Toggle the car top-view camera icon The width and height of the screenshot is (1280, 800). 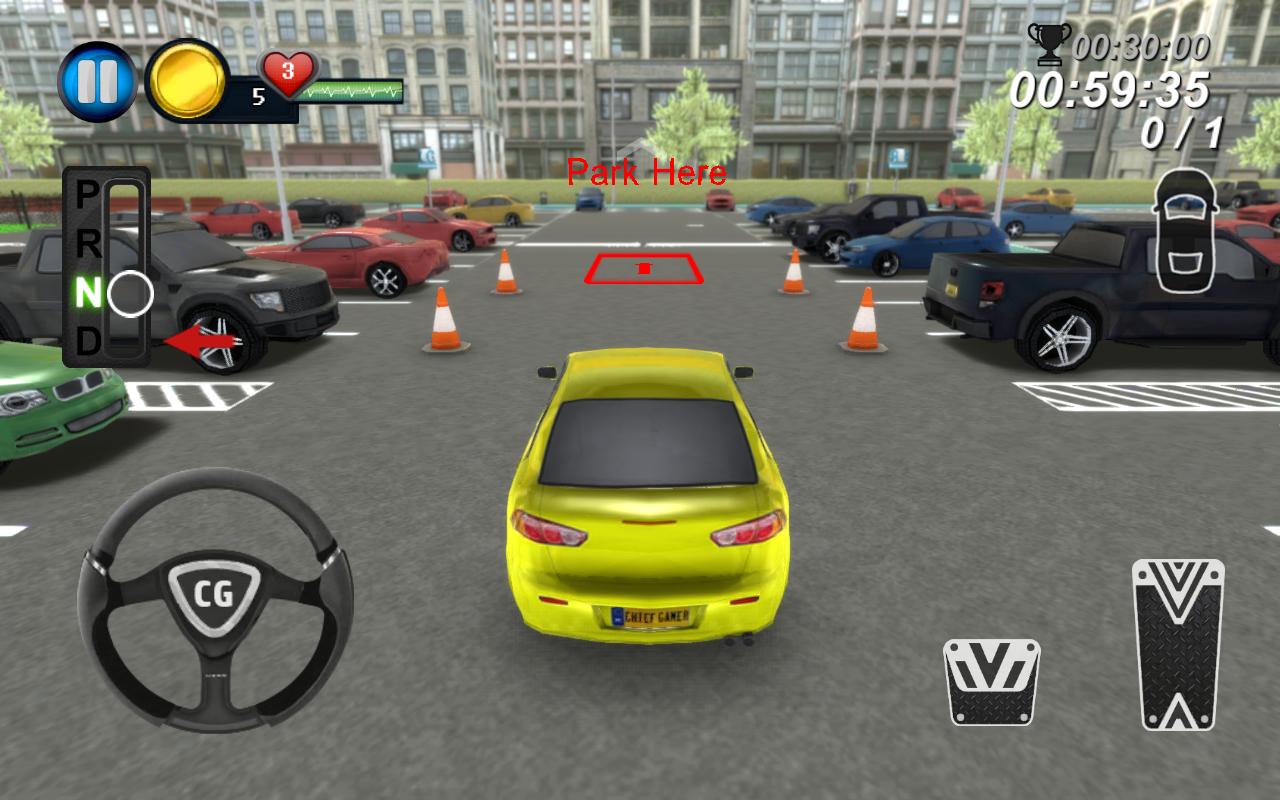point(1185,230)
